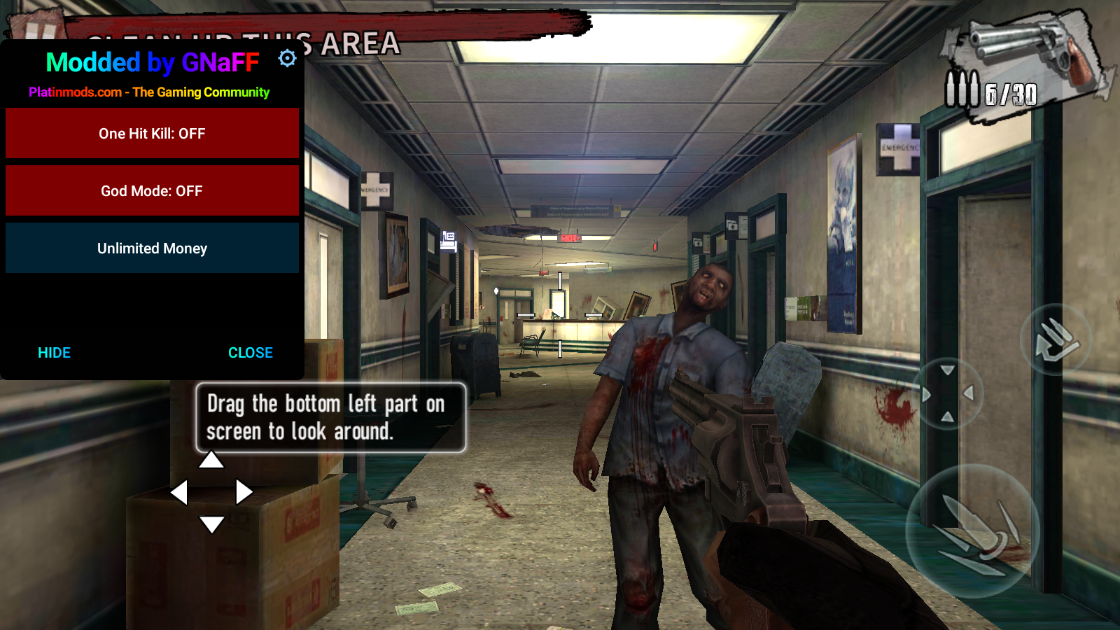Fire the weapon with the large bullet button
1120x630 pixels.
pyautogui.click(x=968, y=529)
